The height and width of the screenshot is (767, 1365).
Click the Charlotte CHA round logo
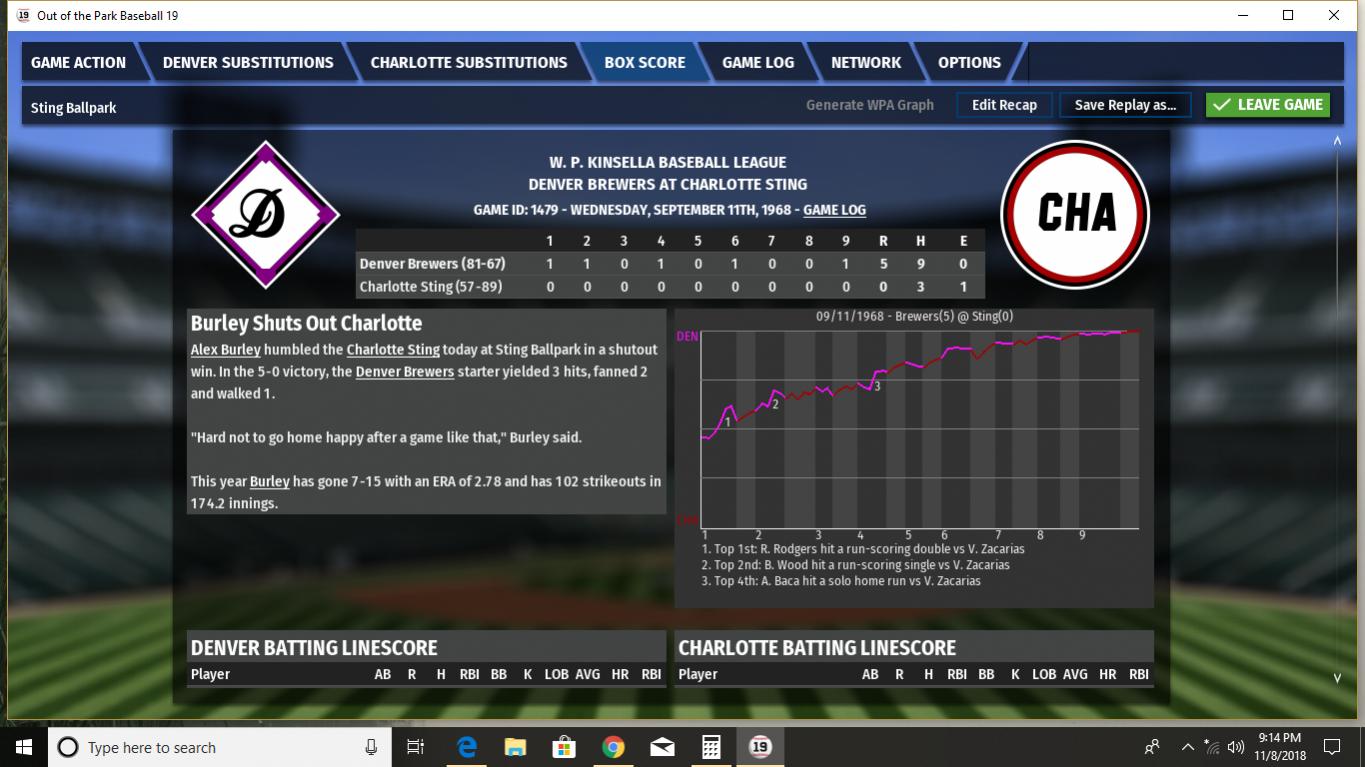point(1075,214)
